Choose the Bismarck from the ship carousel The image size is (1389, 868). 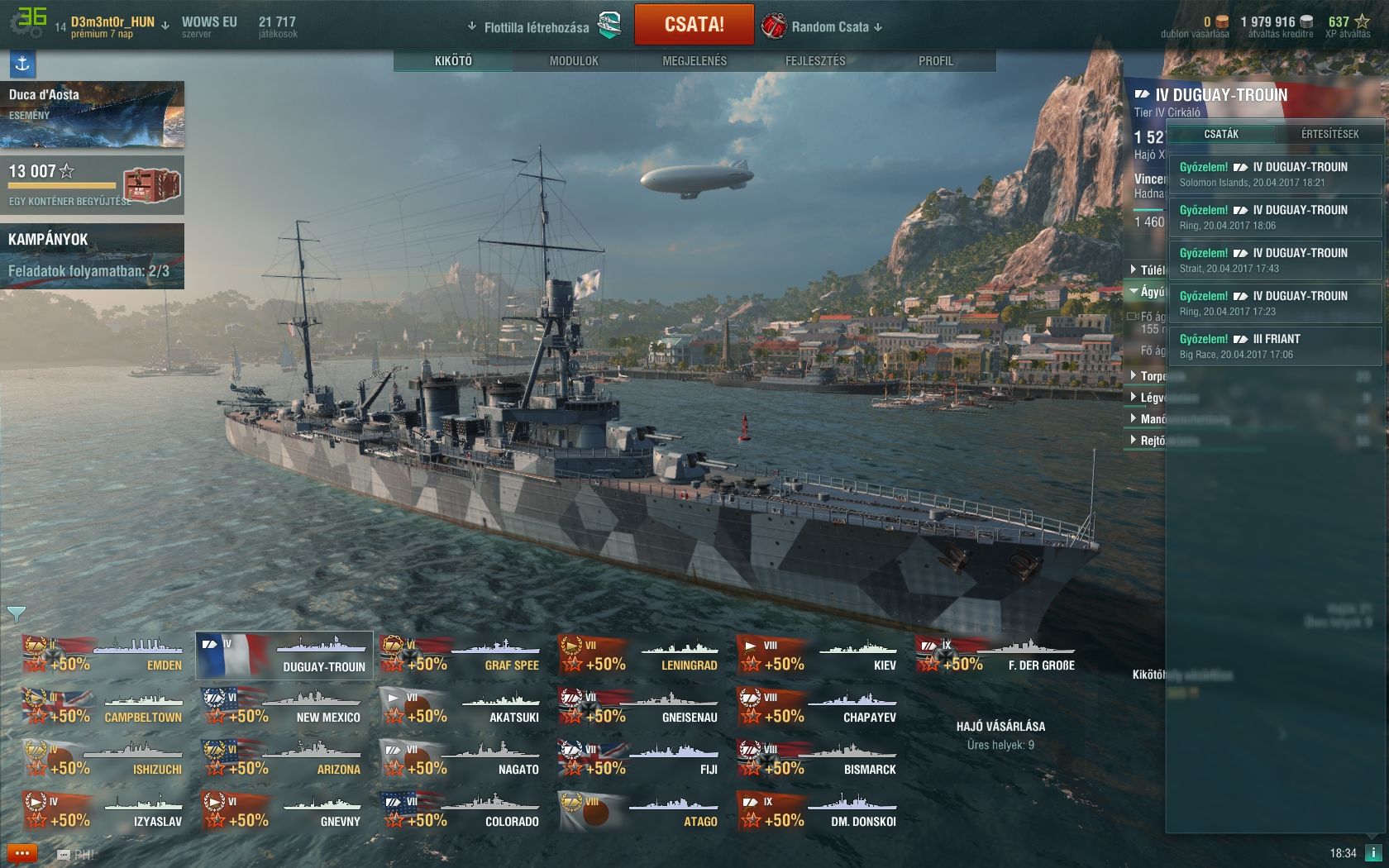819,759
